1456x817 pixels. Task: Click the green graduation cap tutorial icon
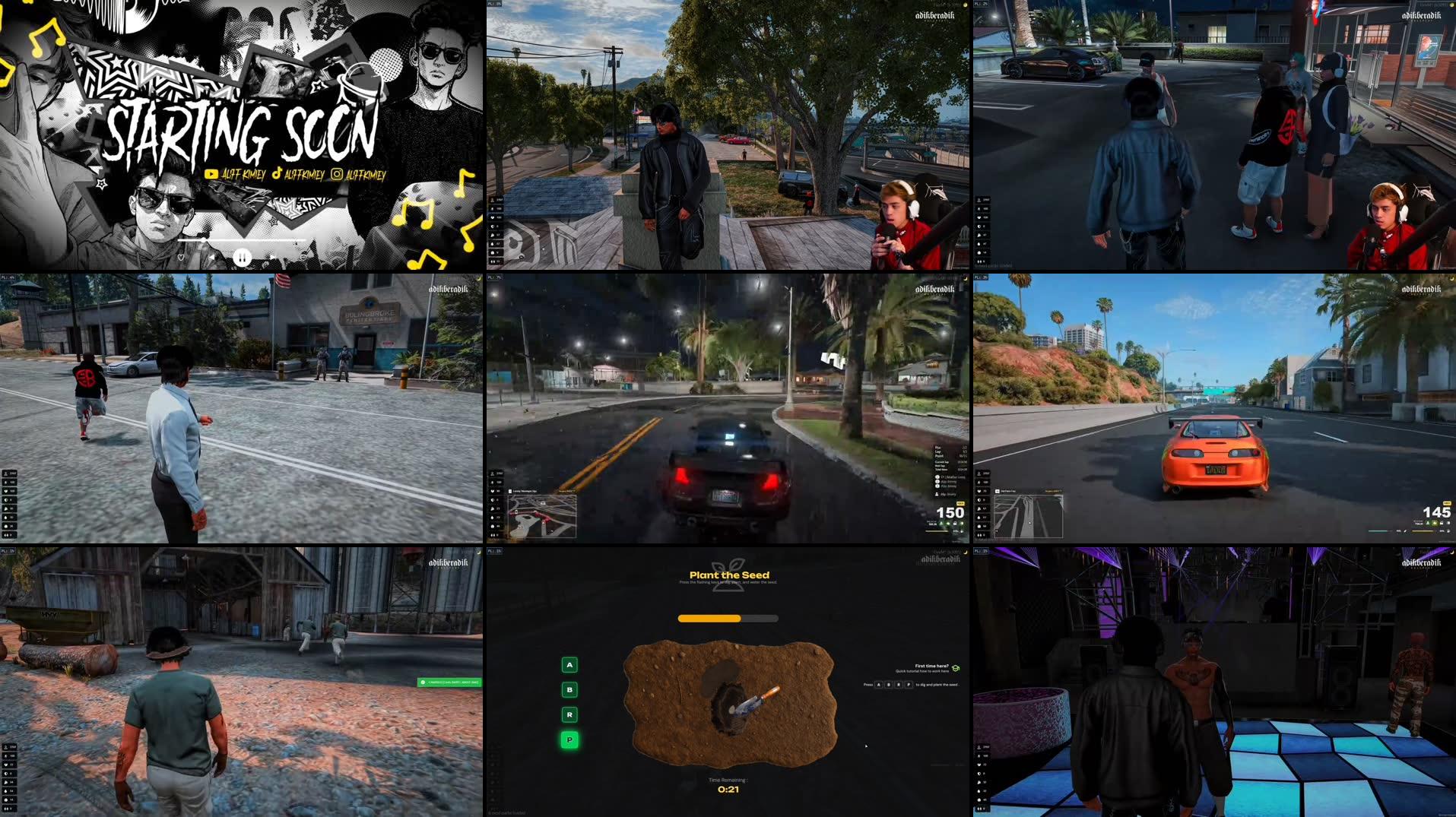[956, 668]
